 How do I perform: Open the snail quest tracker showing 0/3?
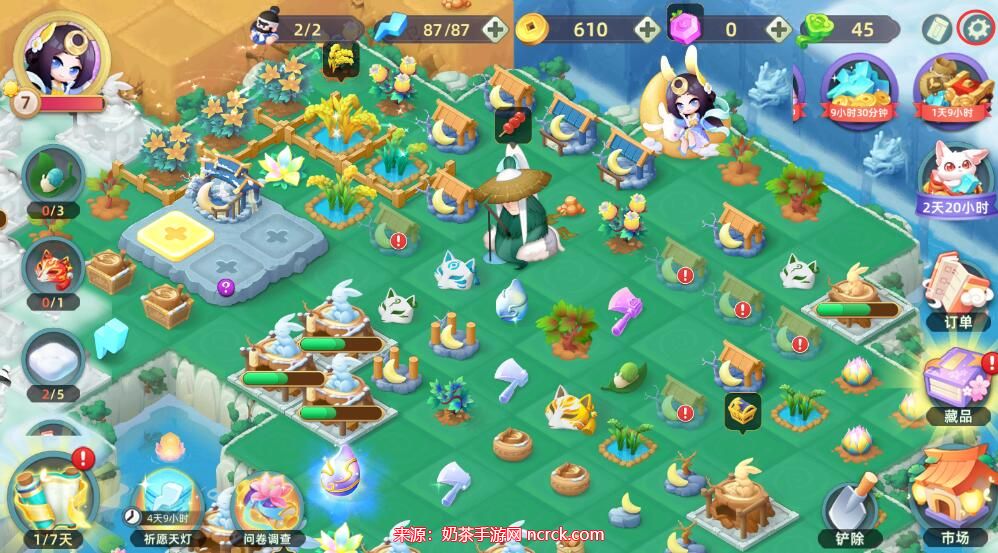click(52, 180)
